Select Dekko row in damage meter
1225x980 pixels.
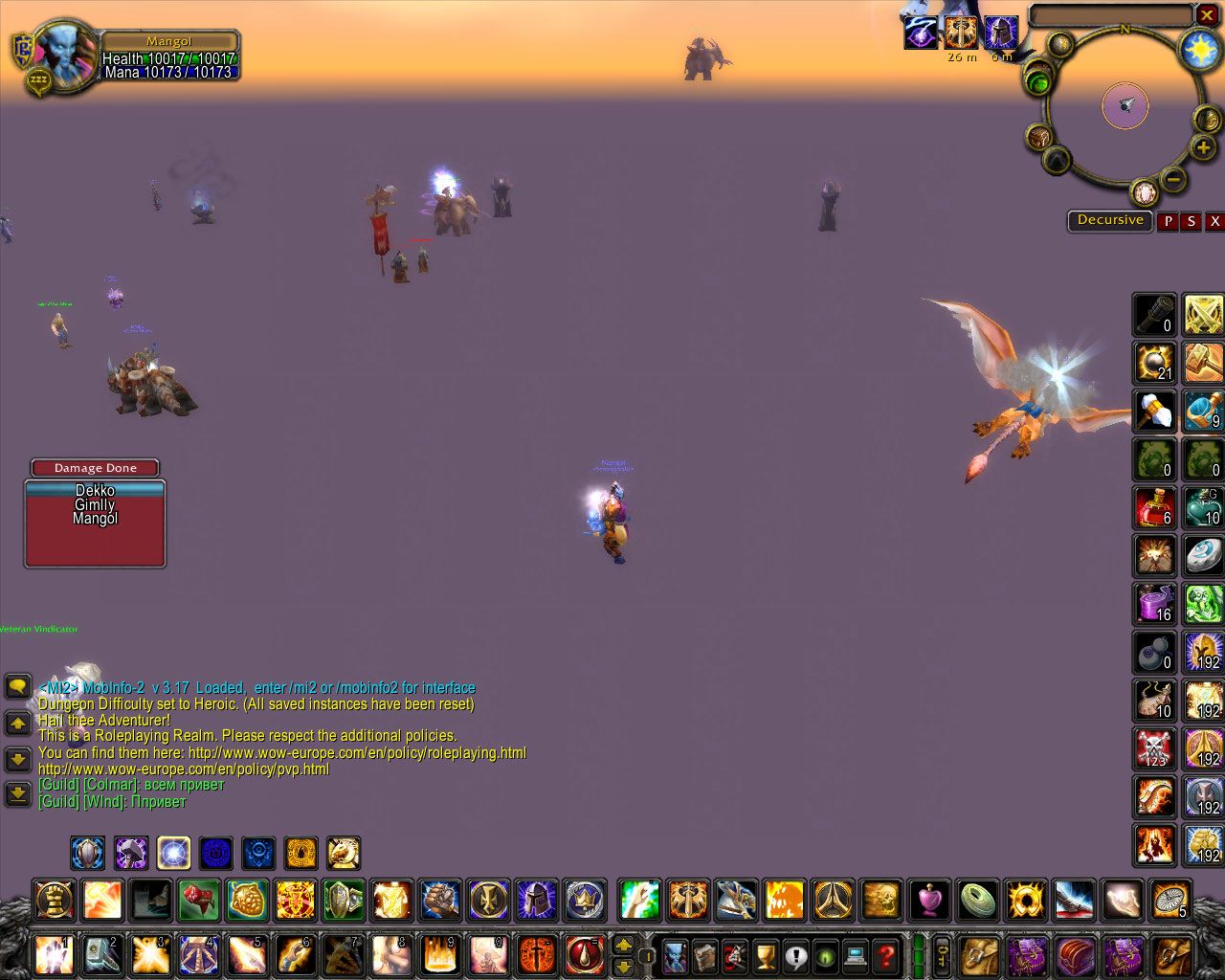pos(95,490)
